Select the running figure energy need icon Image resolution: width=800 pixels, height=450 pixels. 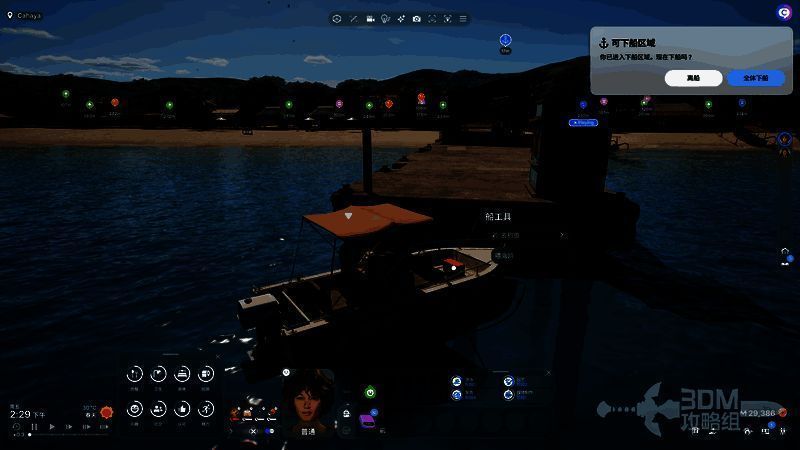tap(206, 408)
